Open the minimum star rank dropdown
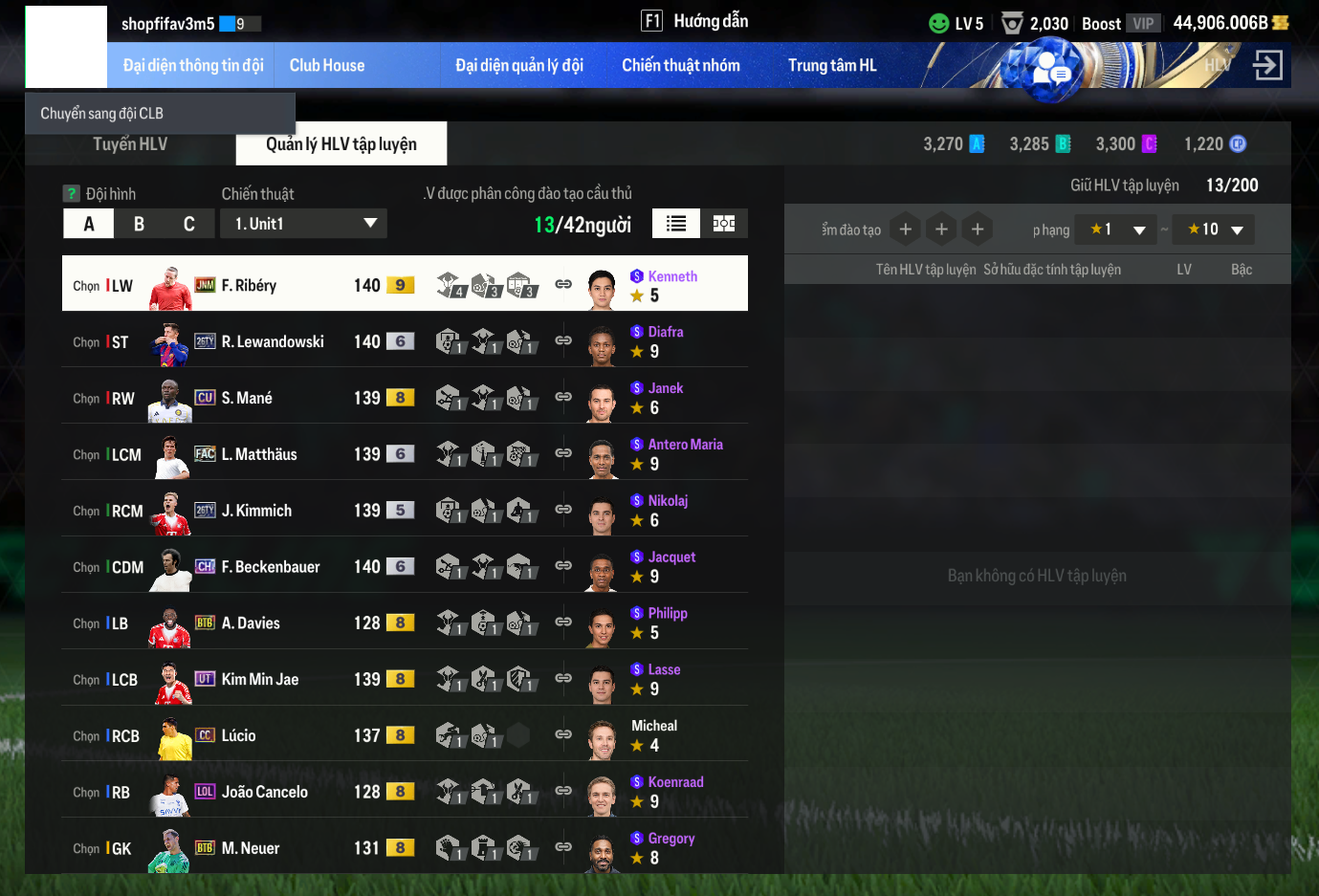 coord(1116,229)
